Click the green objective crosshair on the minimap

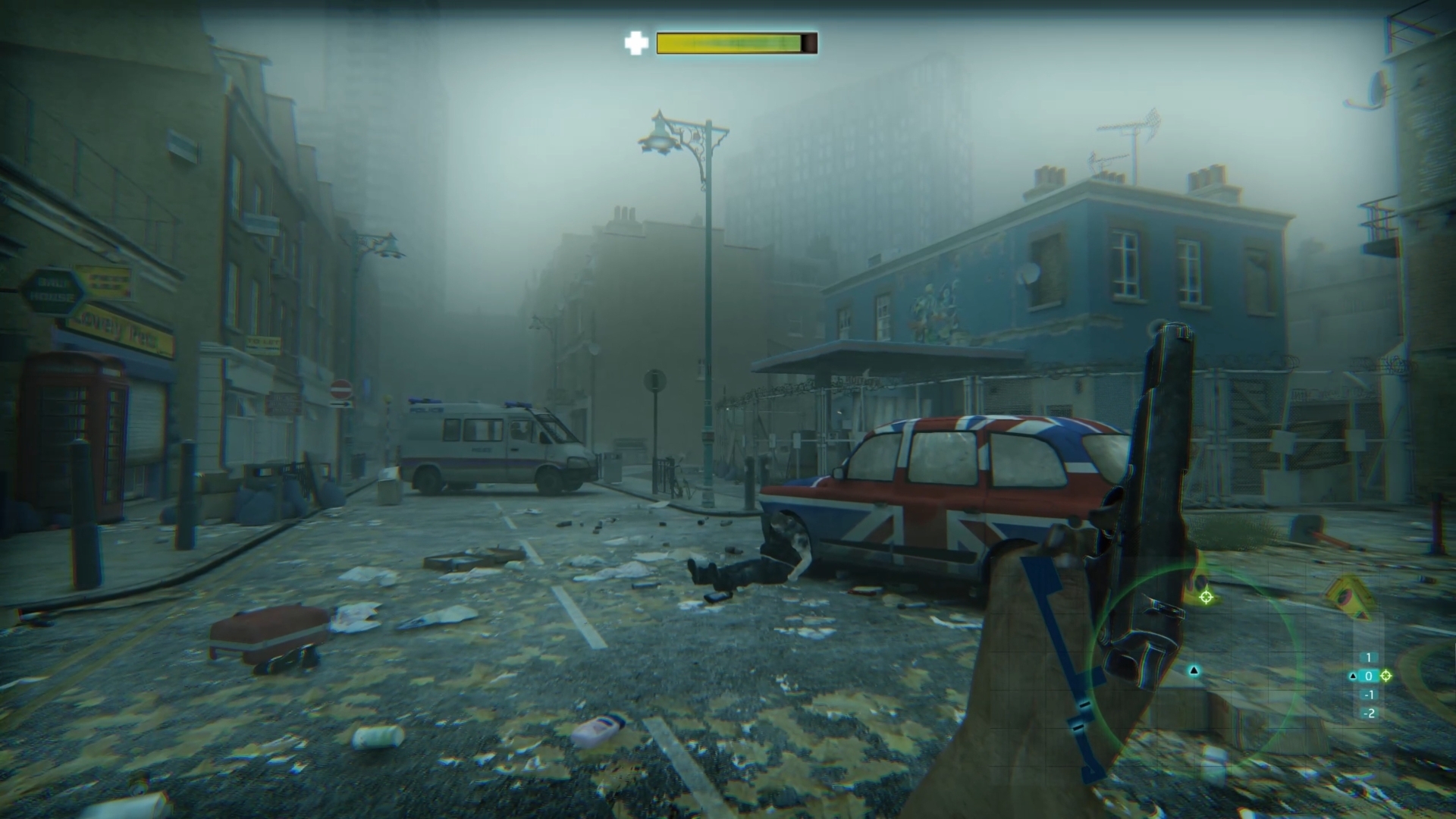1206,597
